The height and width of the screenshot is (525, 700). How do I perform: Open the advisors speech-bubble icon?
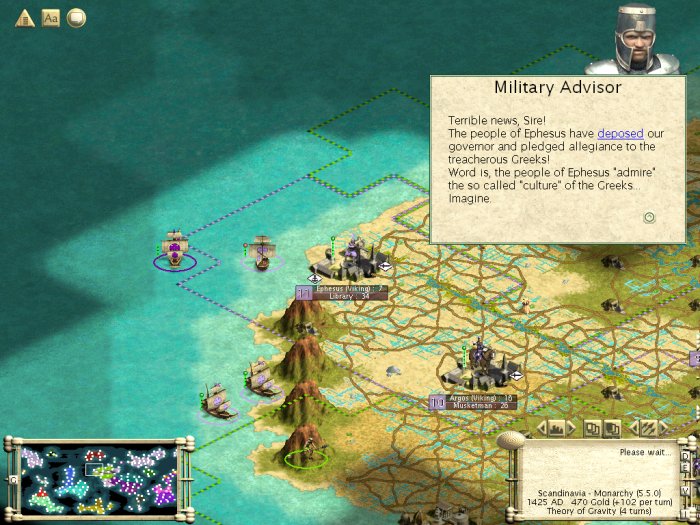click(76, 18)
